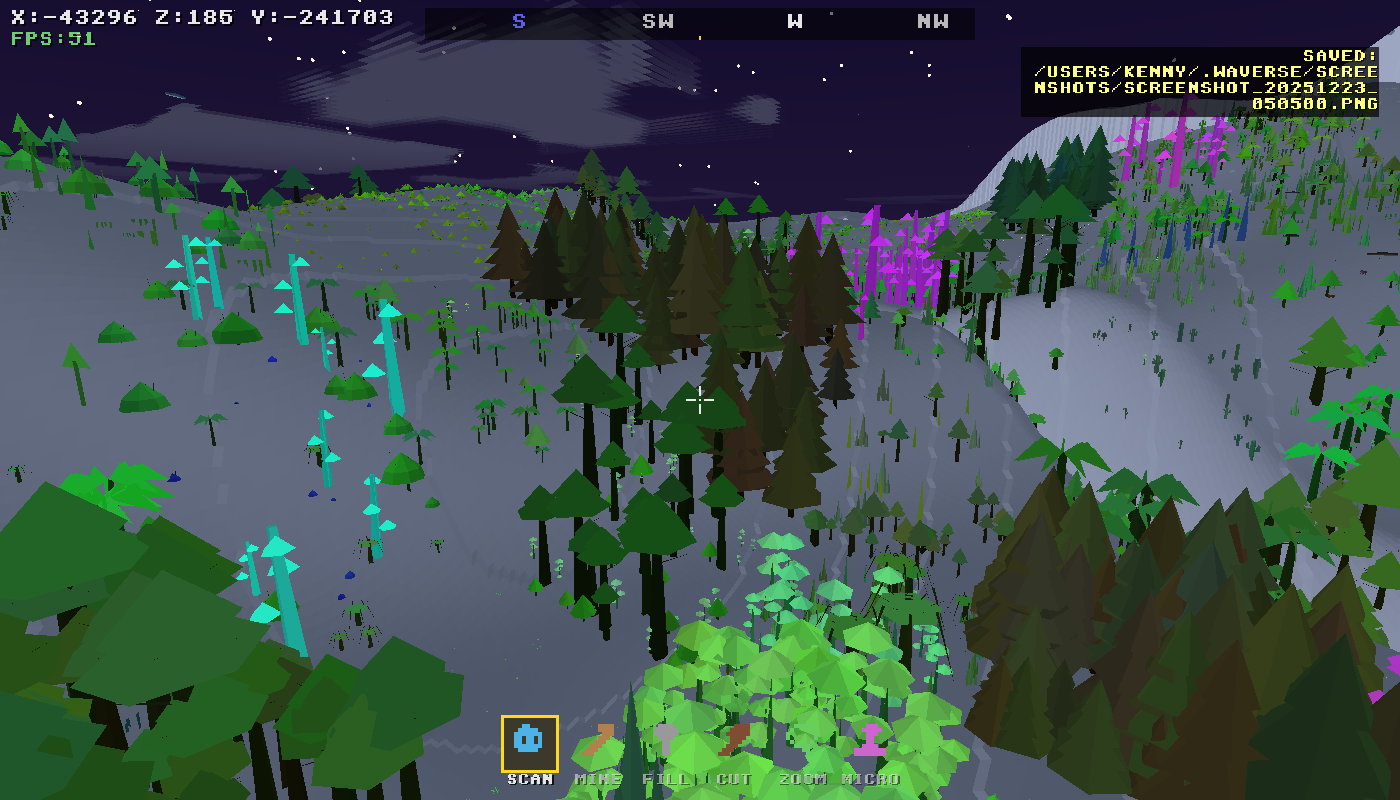The image size is (1400, 800).
Task: Click the crosshair reticle at screen center
Action: [x=700, y=400]
